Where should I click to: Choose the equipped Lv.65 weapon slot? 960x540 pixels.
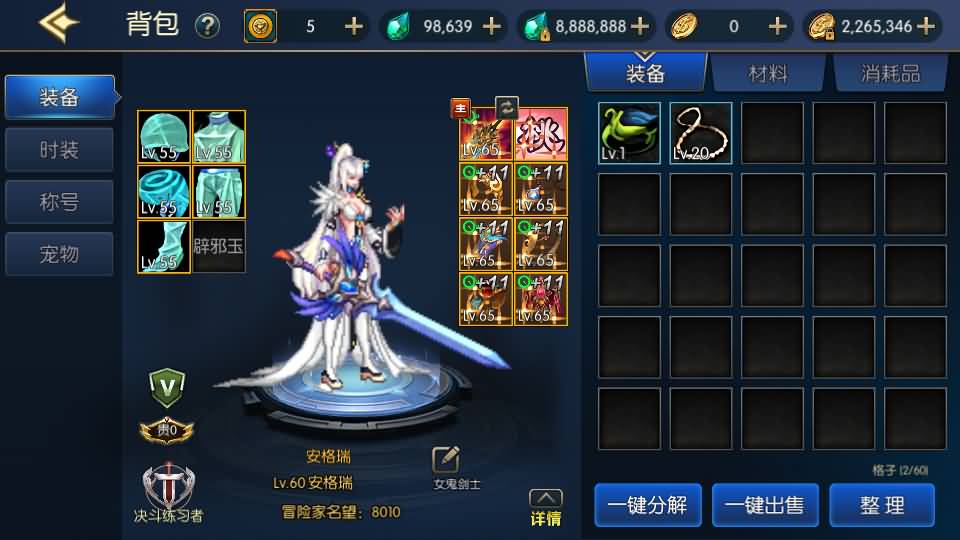[485, 135]
